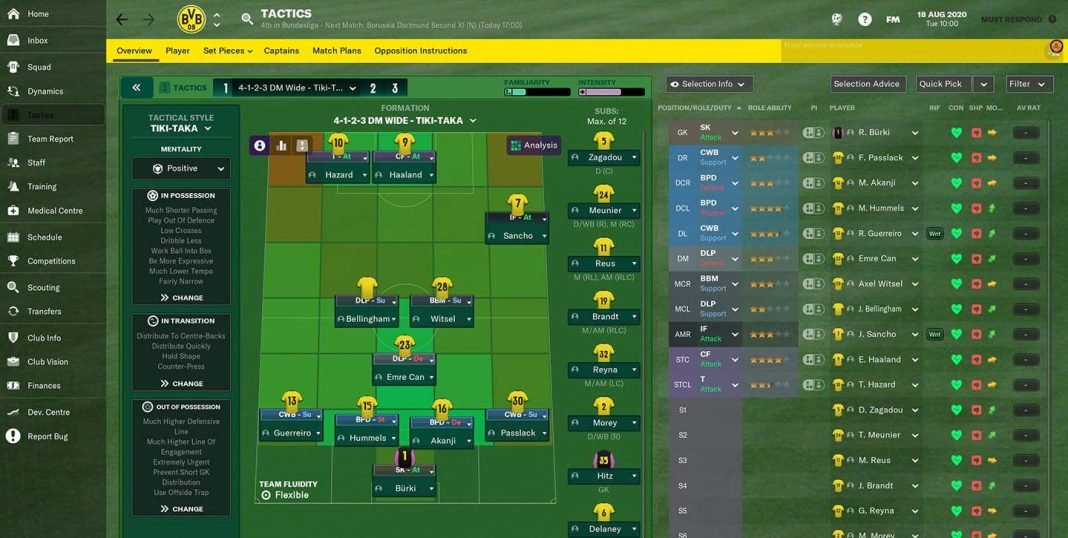Switch to the Captains tab
The image size is (1068, 538).
click(281, 51)
